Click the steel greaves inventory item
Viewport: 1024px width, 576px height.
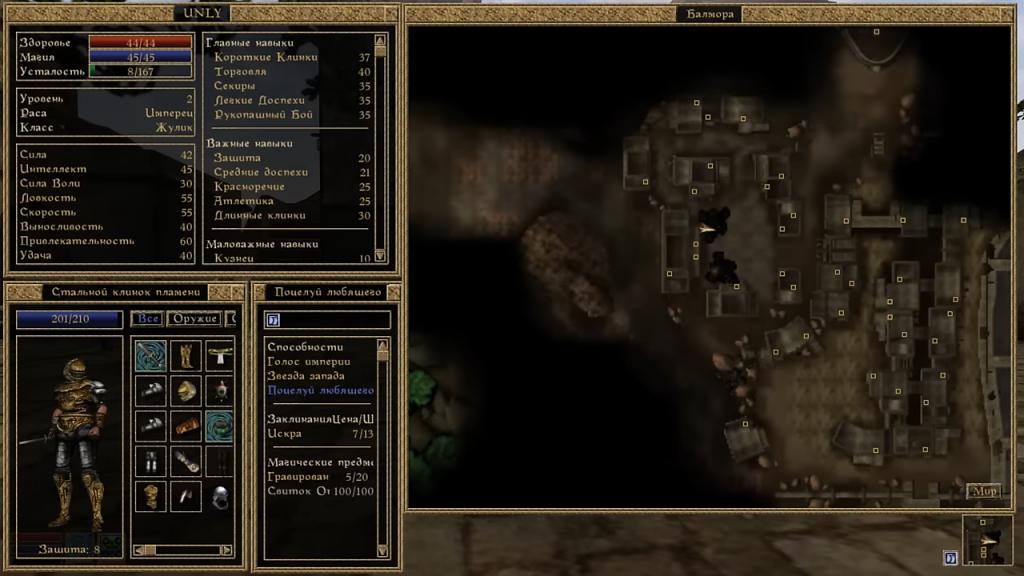pos(150,461)
